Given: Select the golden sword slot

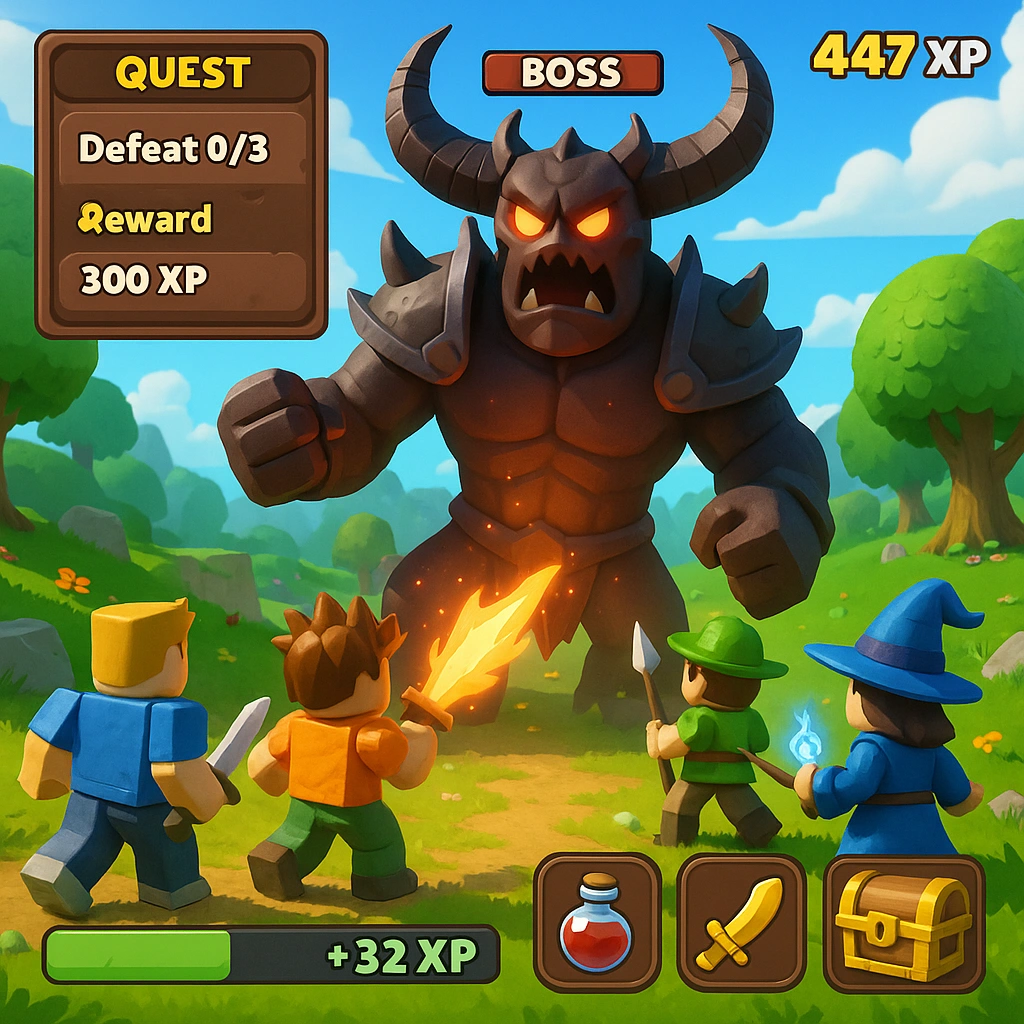Looking at the screenshot, I should pyautogui.click(x=741, y=923).
